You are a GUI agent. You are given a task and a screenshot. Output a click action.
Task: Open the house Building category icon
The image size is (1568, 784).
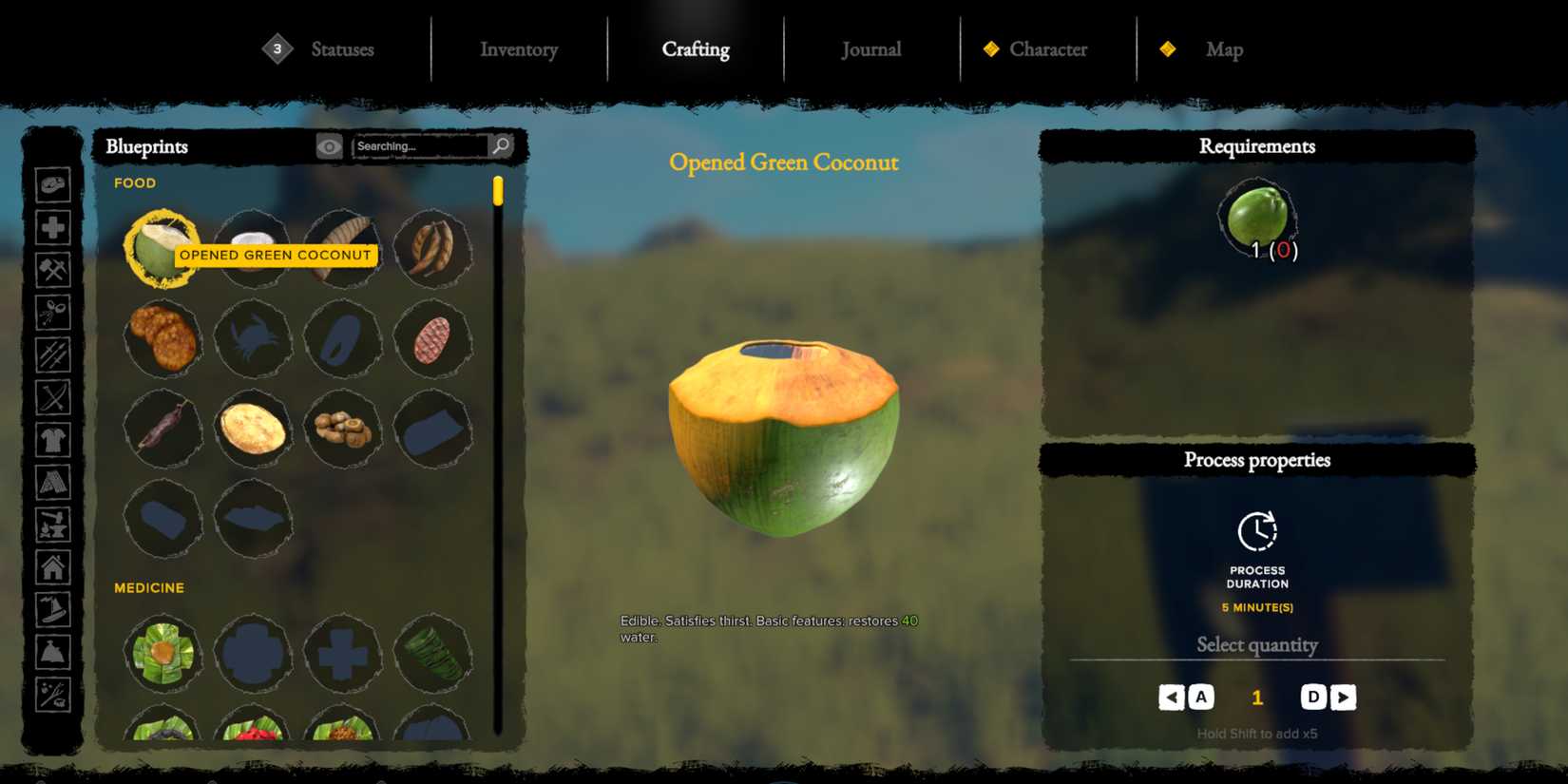click(x=54, y=568)
